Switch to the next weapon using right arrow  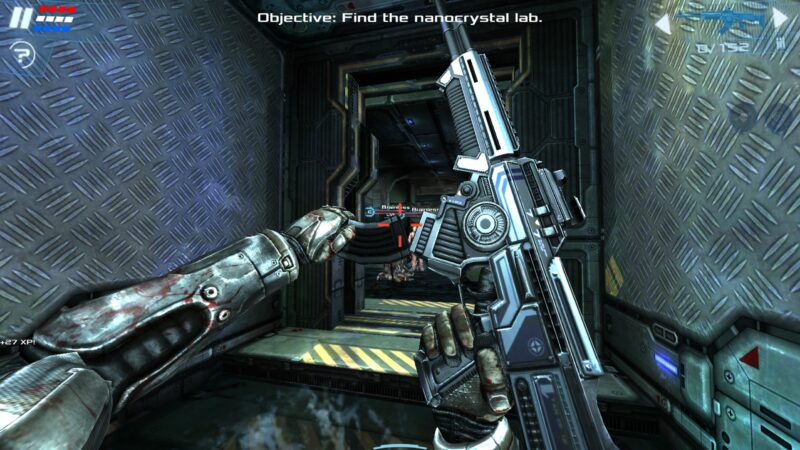point(780,19)
